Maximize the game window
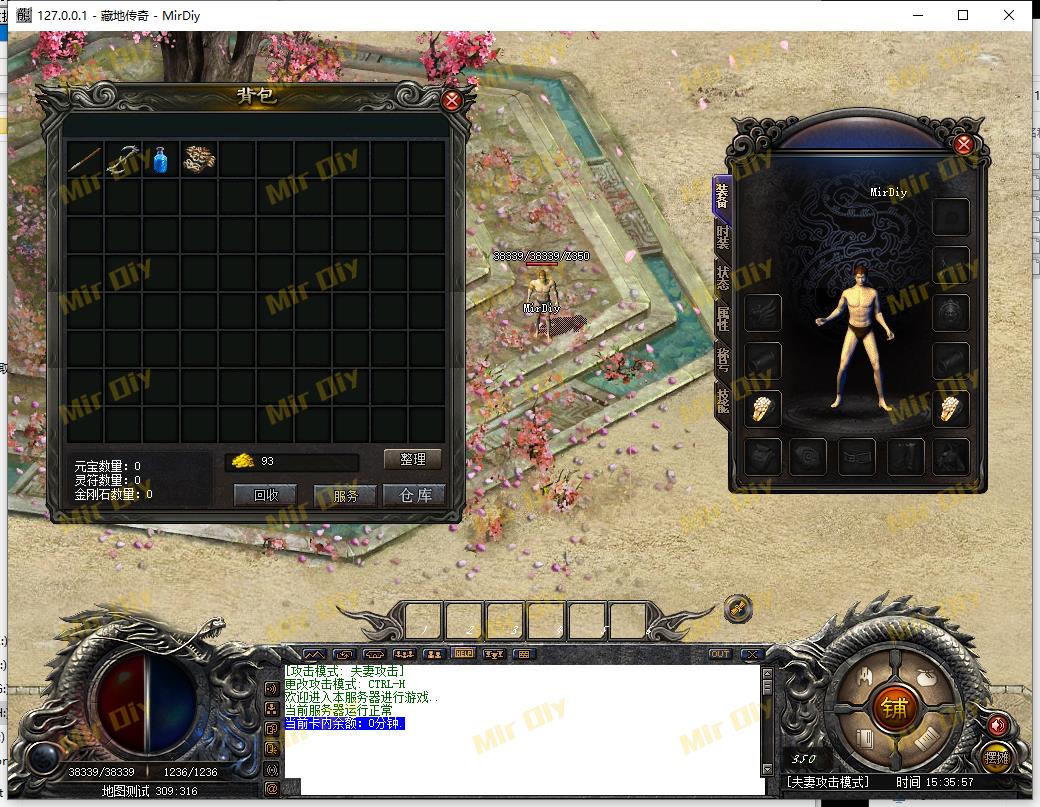 click(x=963, y=15)
